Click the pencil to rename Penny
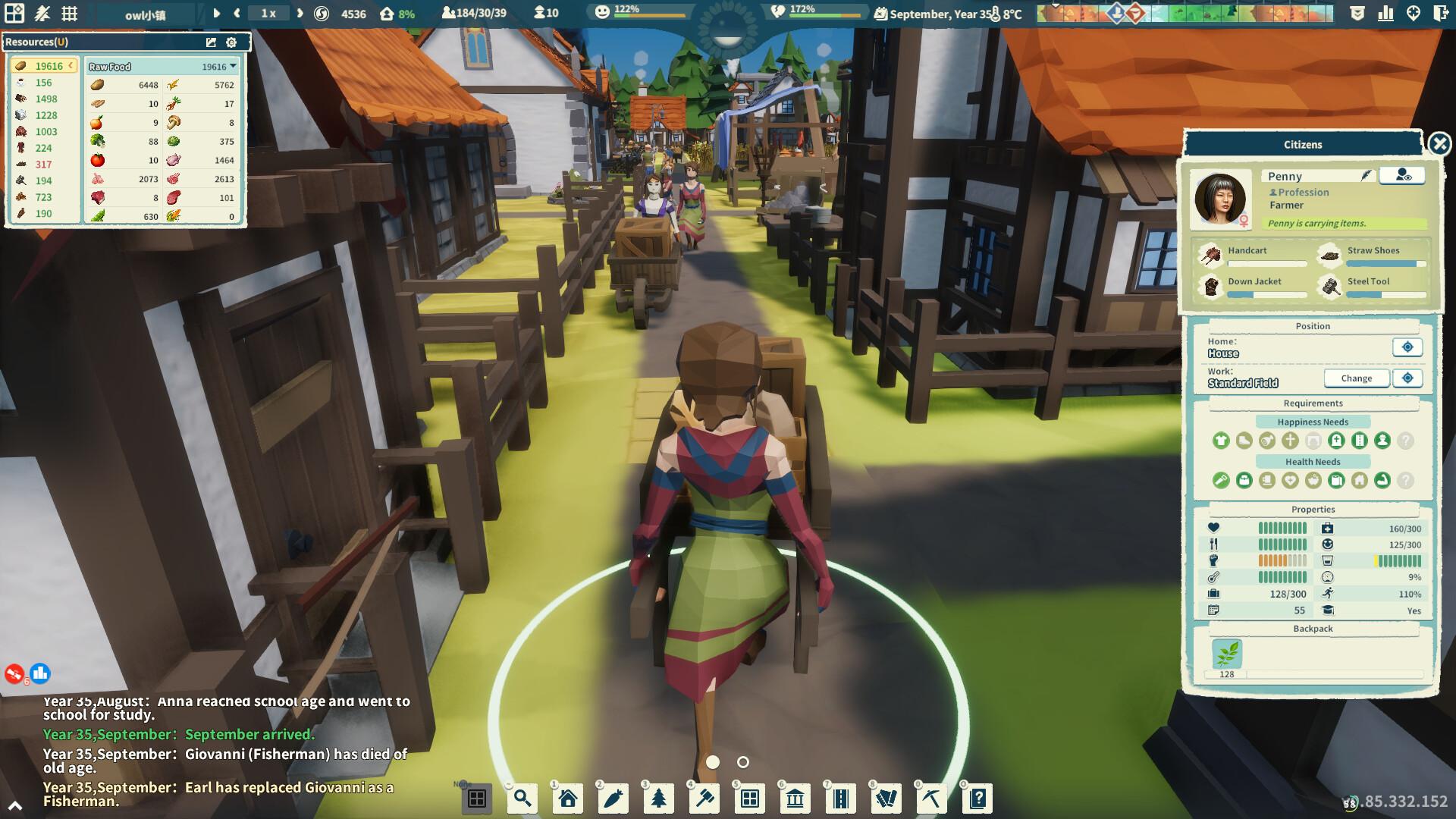The width and height of the screenshot is (1456, 819). click(x=1365, y=175)
